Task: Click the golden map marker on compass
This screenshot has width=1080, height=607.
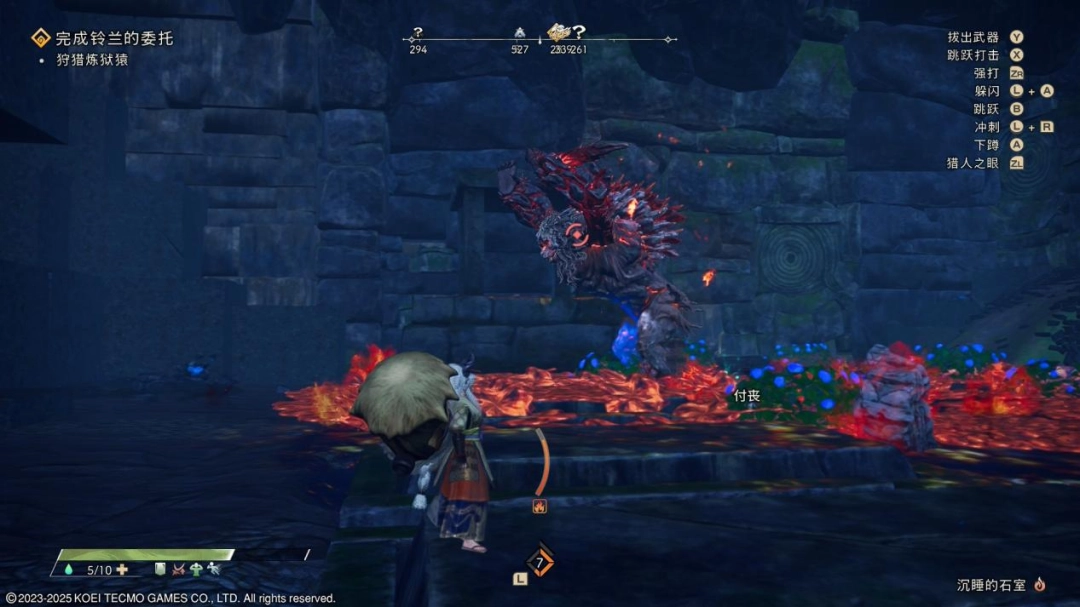Action: [557, 32]
